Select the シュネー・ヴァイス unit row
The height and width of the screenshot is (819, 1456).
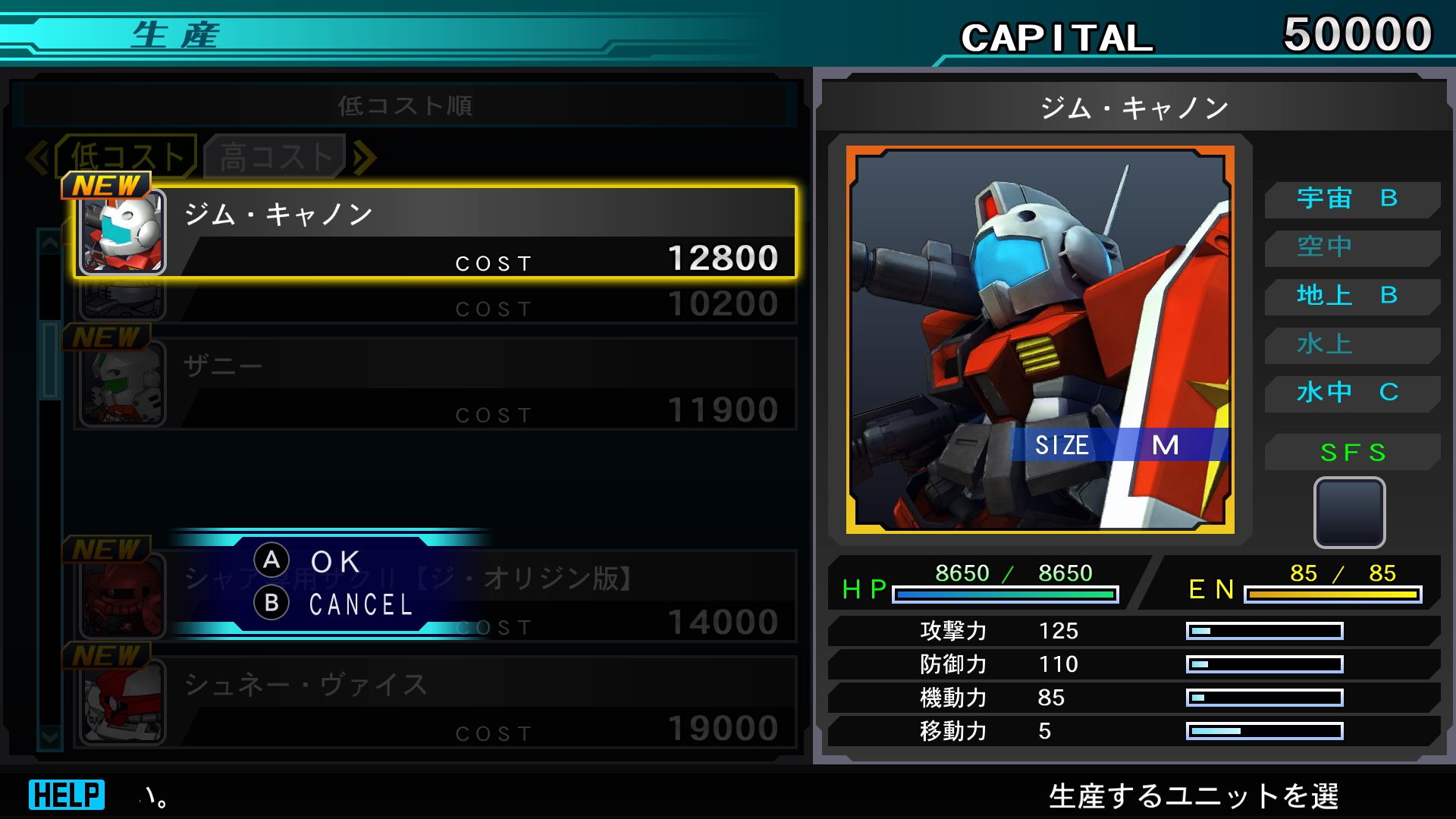[x=435, y=702]
